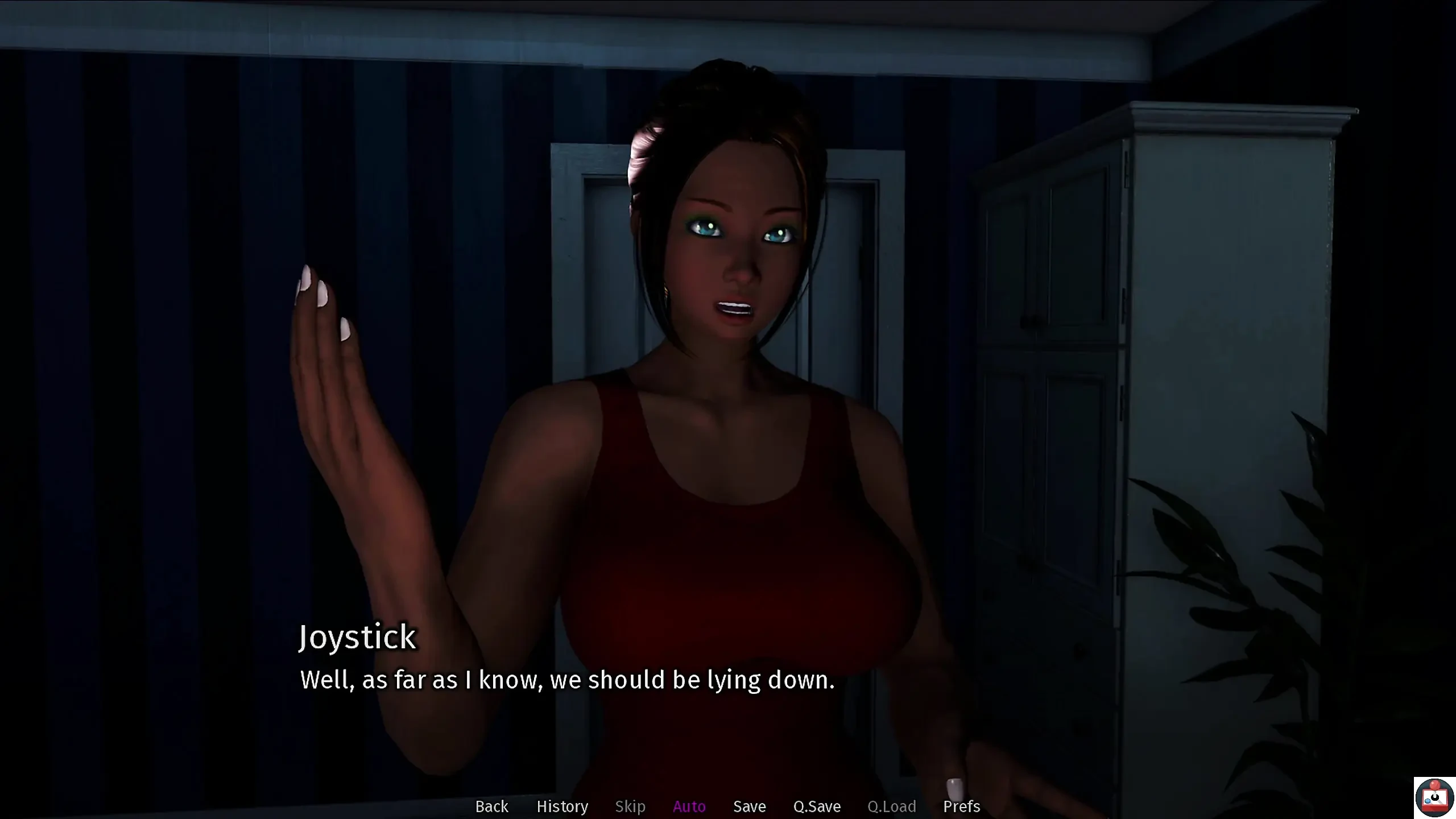
Task: Go Back to the previous line
Action: (x=491, y=806)
